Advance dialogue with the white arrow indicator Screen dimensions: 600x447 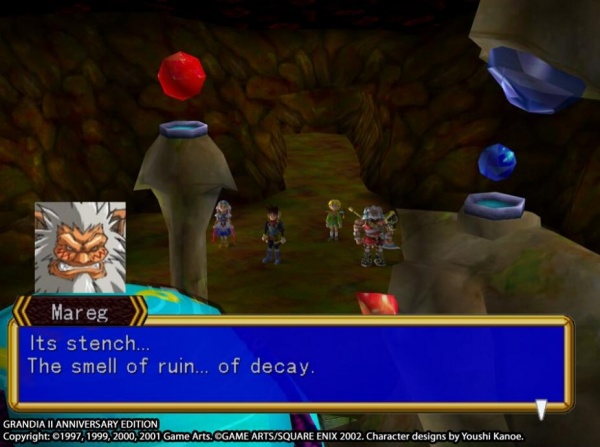(541, 408)
